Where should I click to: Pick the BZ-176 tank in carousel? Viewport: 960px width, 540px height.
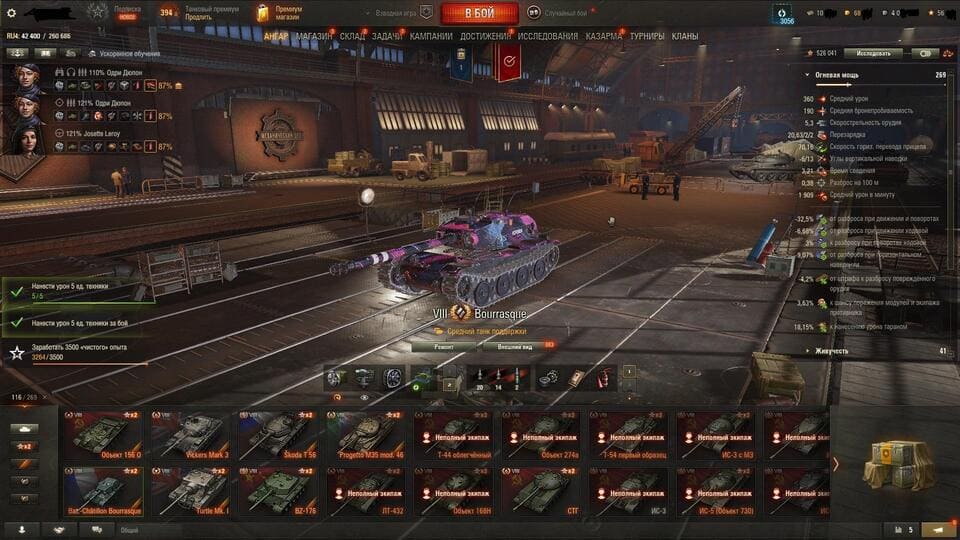click(x=276, y=490)
